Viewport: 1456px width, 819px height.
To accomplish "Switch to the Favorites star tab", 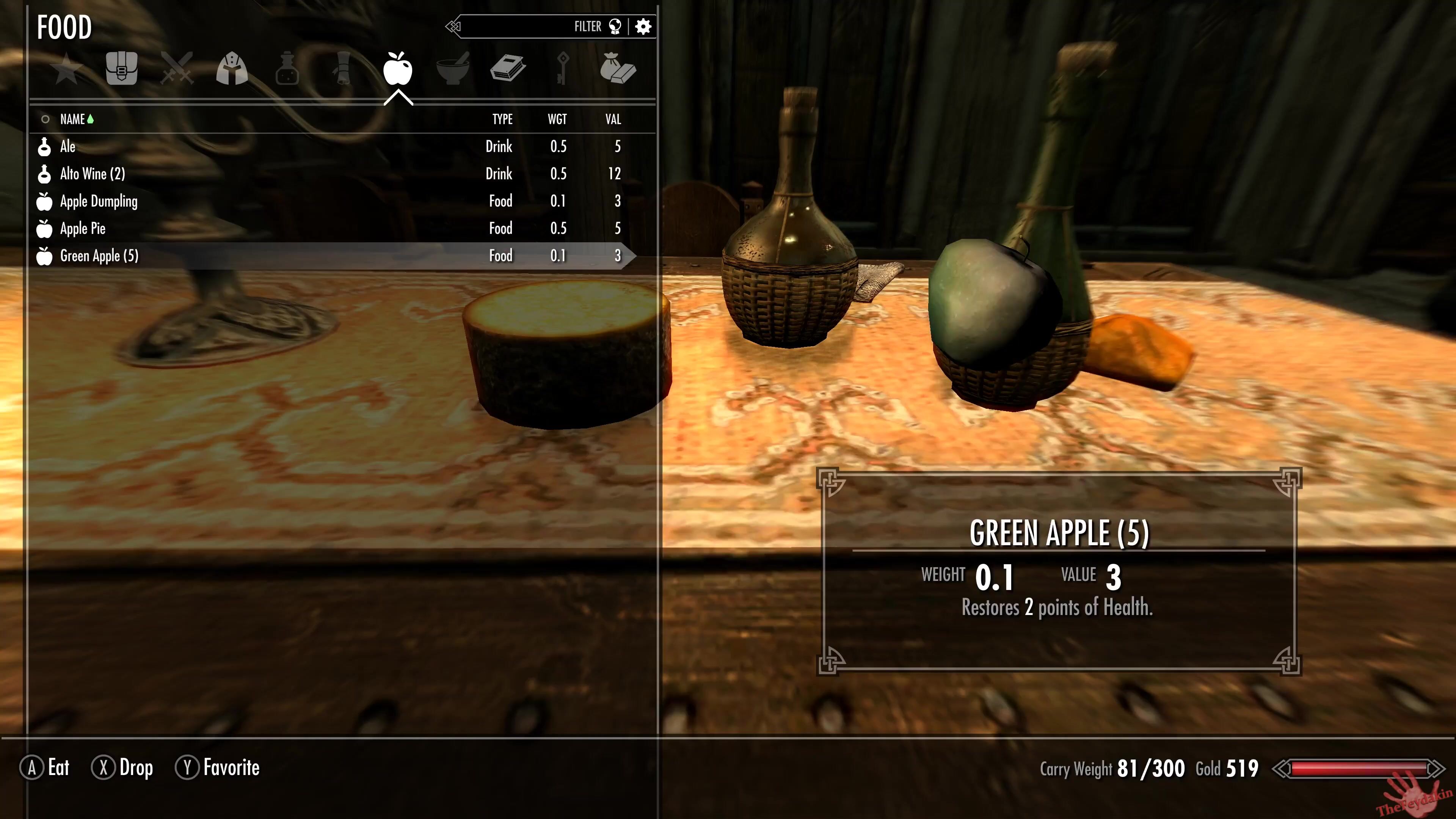I will tap(67, 69).
